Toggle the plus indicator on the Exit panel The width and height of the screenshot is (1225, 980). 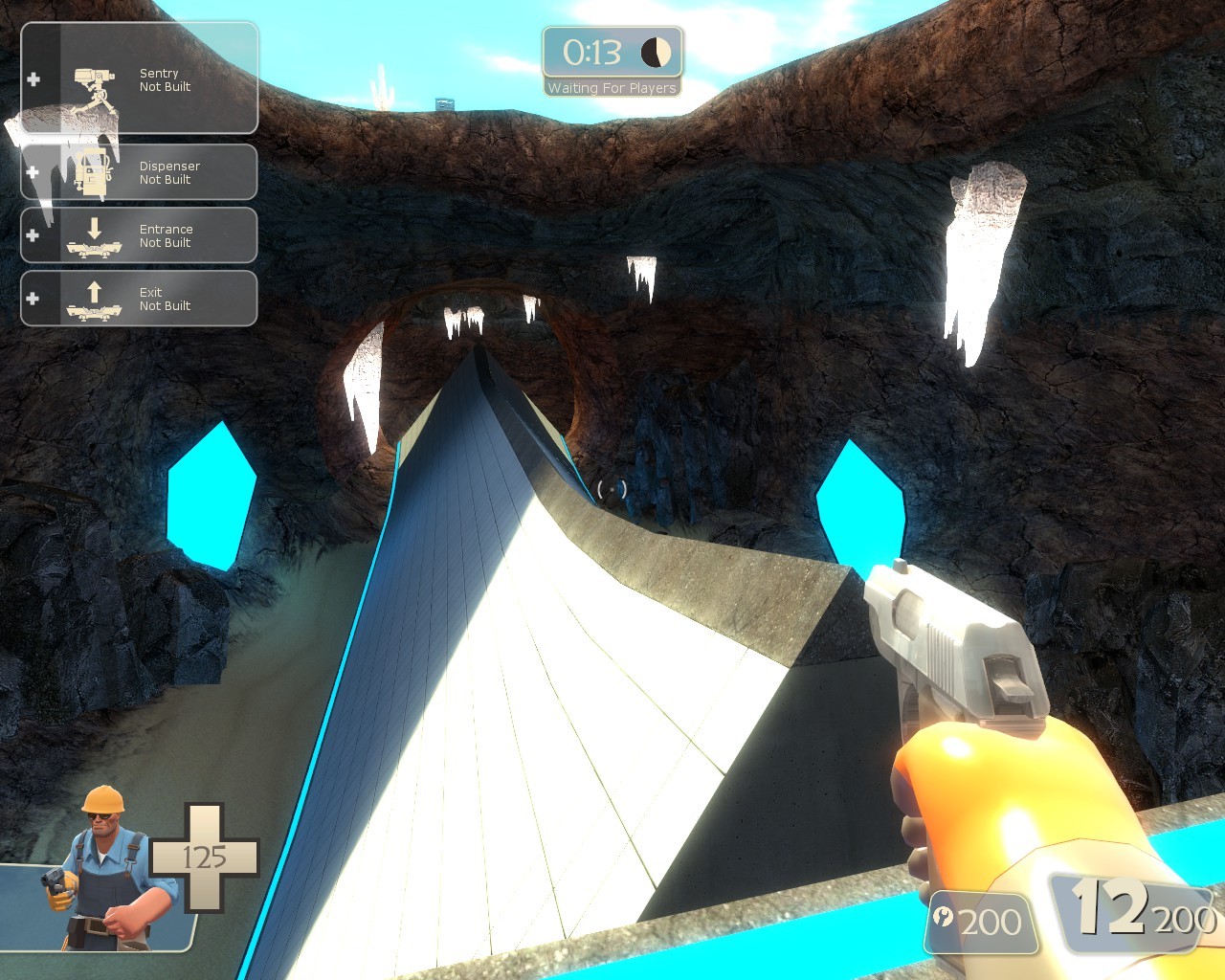click(x=33, y=299)
